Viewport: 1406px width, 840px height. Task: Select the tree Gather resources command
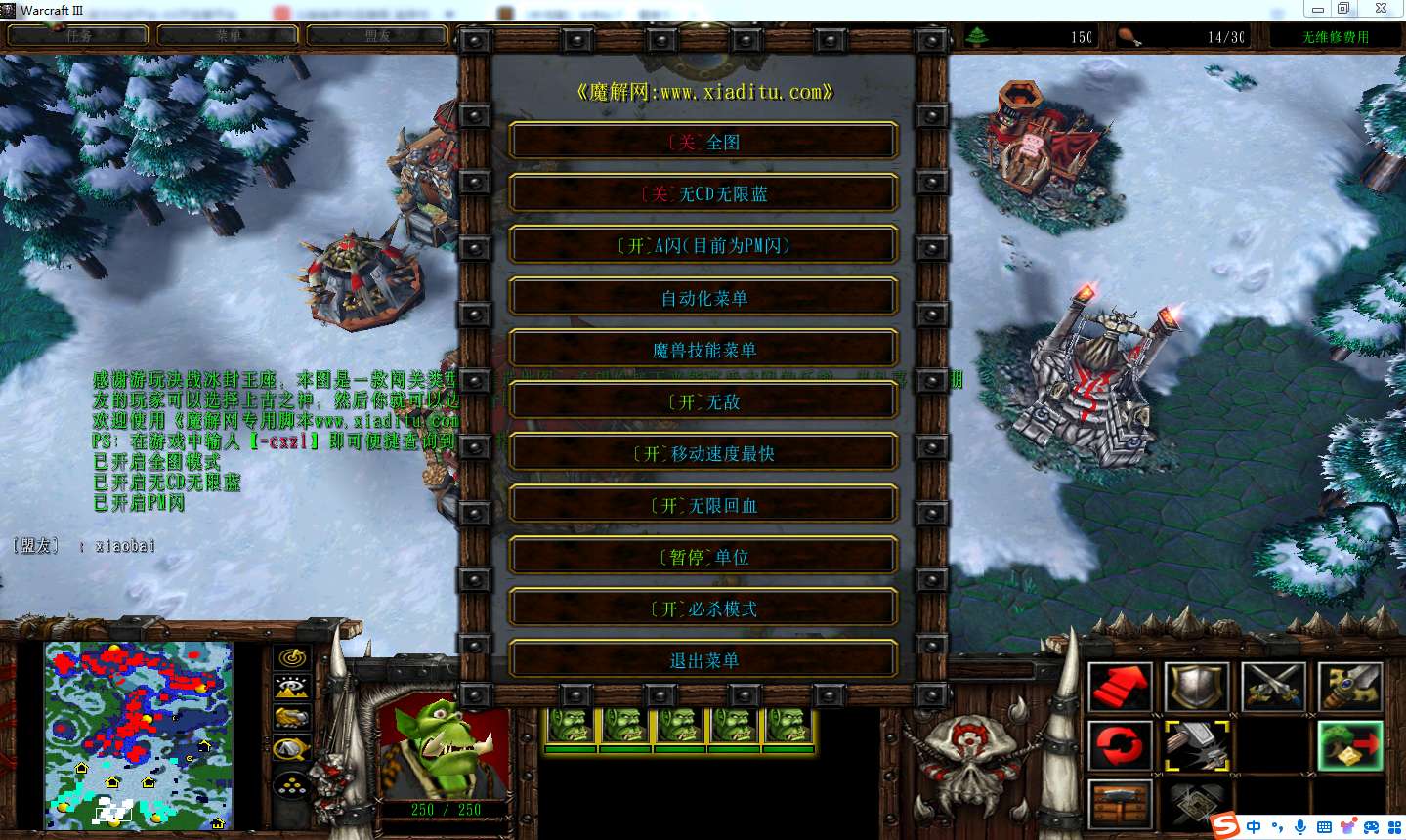(1350, 746)
